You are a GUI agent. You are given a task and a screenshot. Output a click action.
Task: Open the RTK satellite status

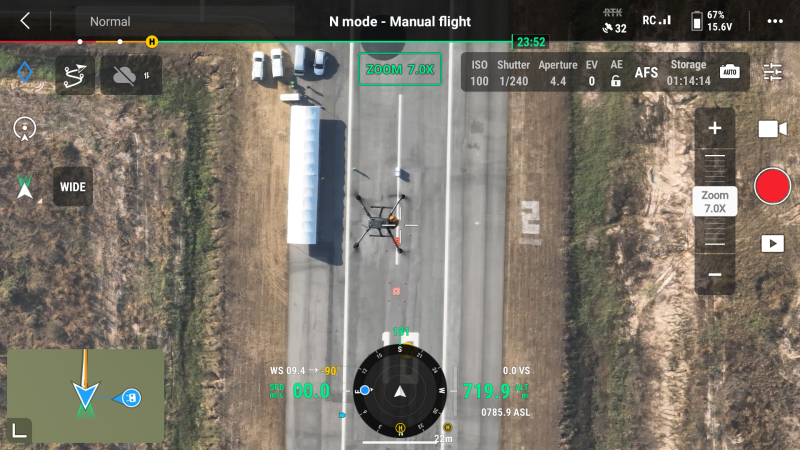pyautogui.click(x=614, y=21)
